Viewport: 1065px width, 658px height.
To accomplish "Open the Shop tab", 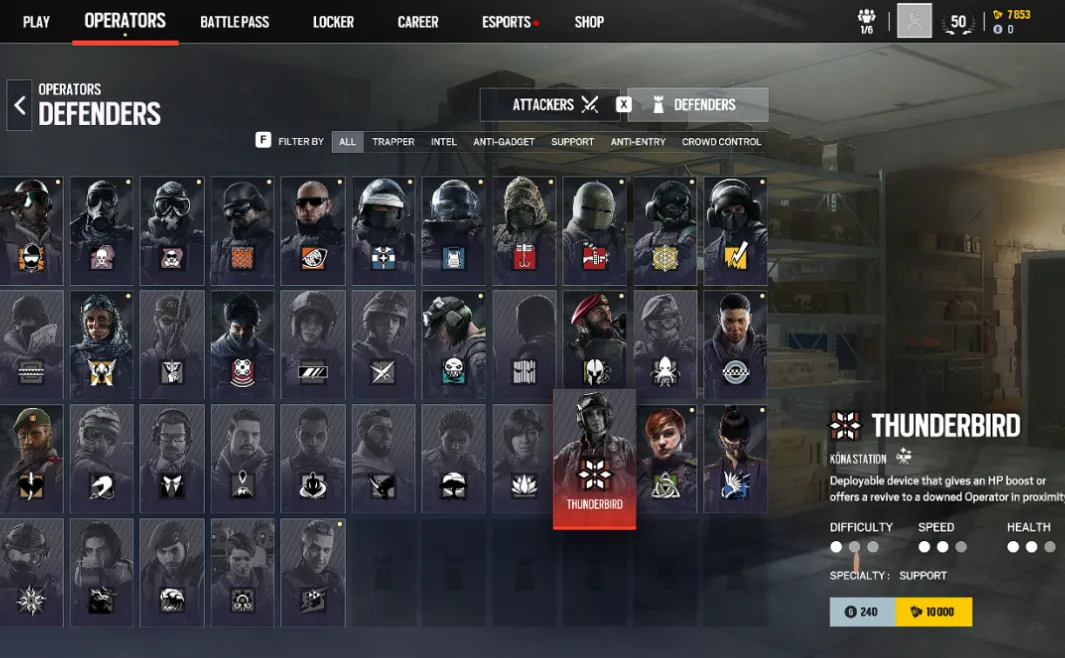I will (589, 22).
